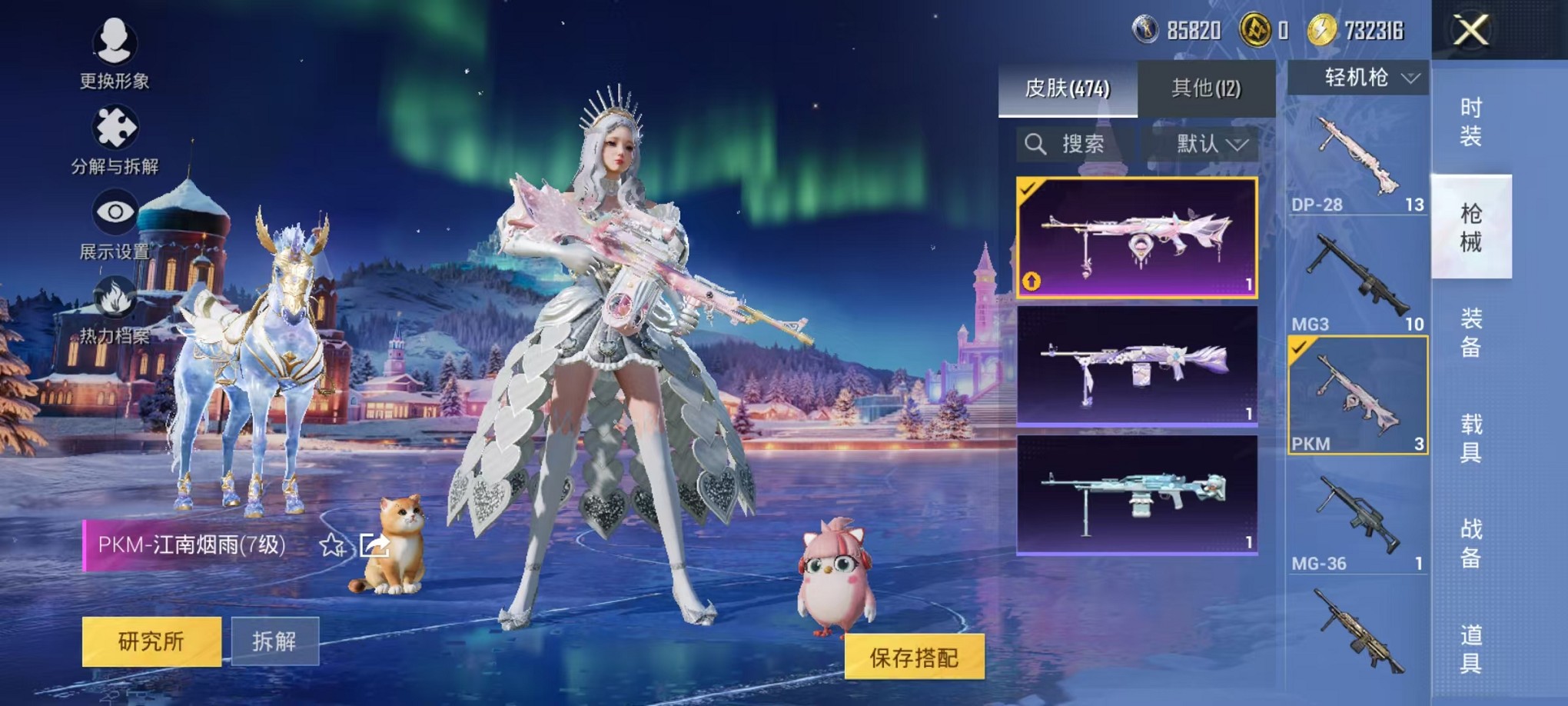Expand the 其他(12) items section
This screenshot has width=1568, height=706.
1207,87
